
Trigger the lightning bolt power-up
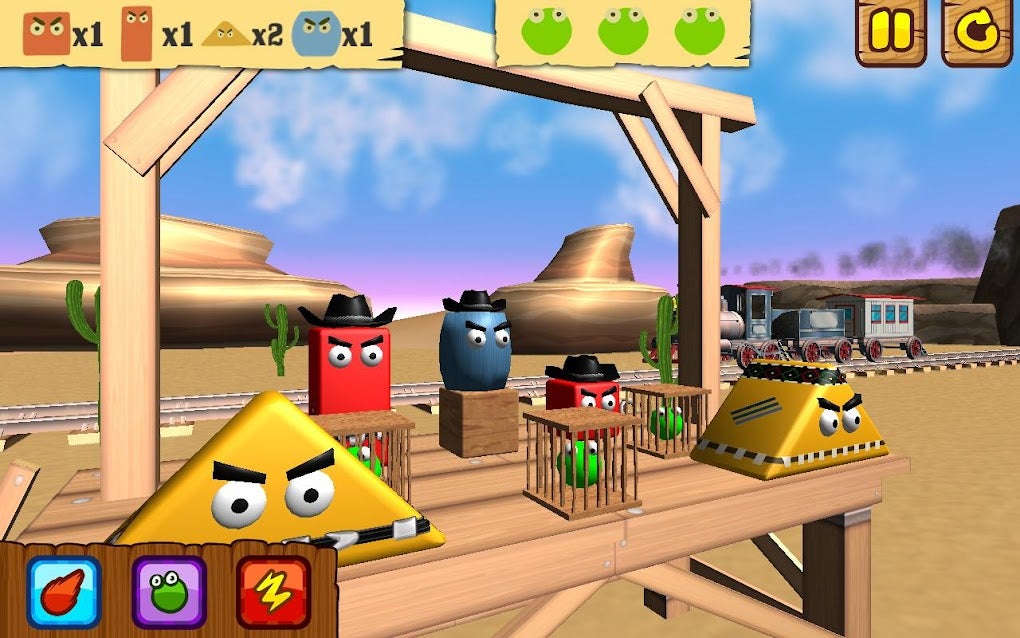[273, 592]
